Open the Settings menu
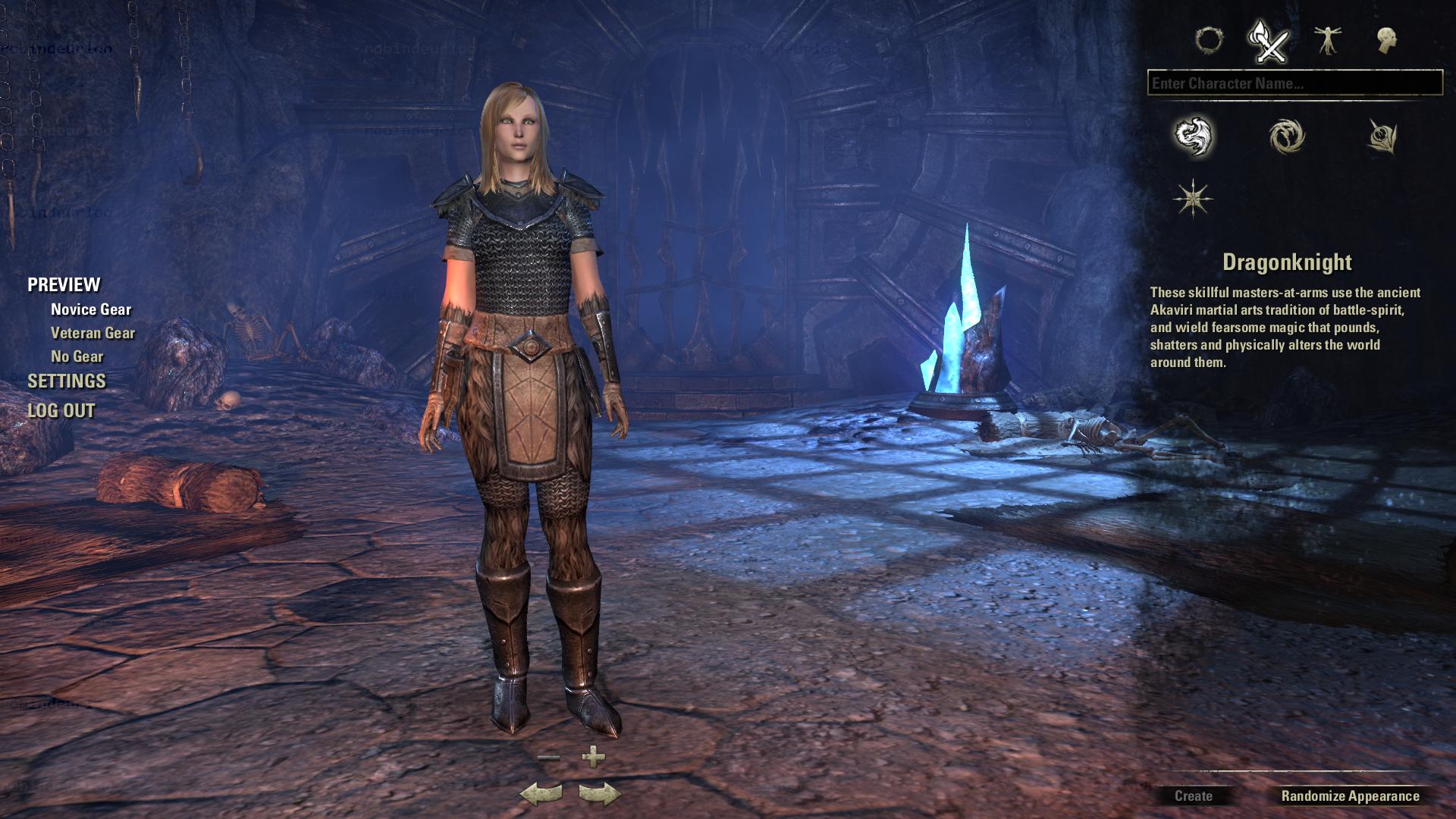 (67, 381)
